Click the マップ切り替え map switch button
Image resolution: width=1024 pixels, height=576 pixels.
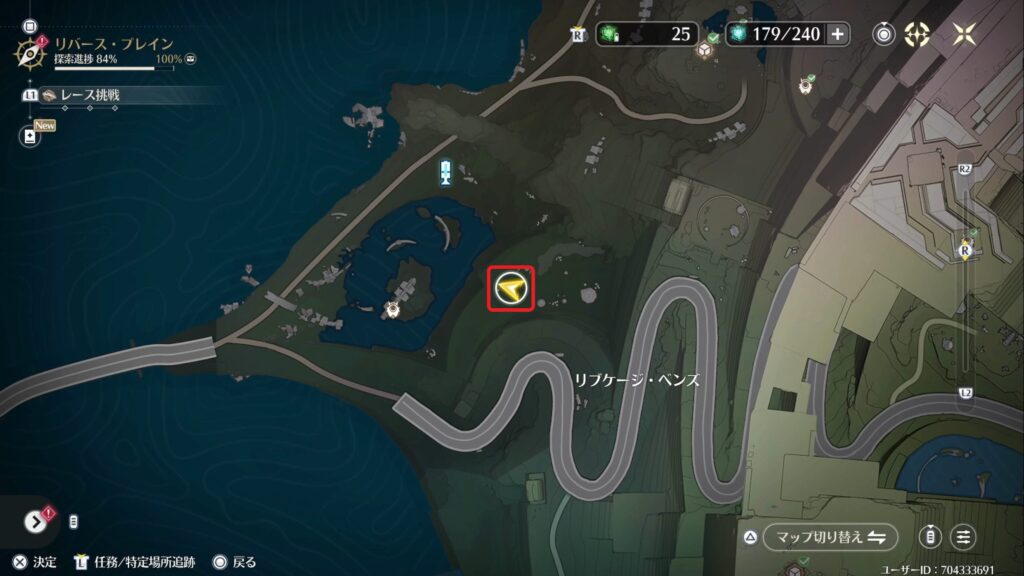(829, 537)
